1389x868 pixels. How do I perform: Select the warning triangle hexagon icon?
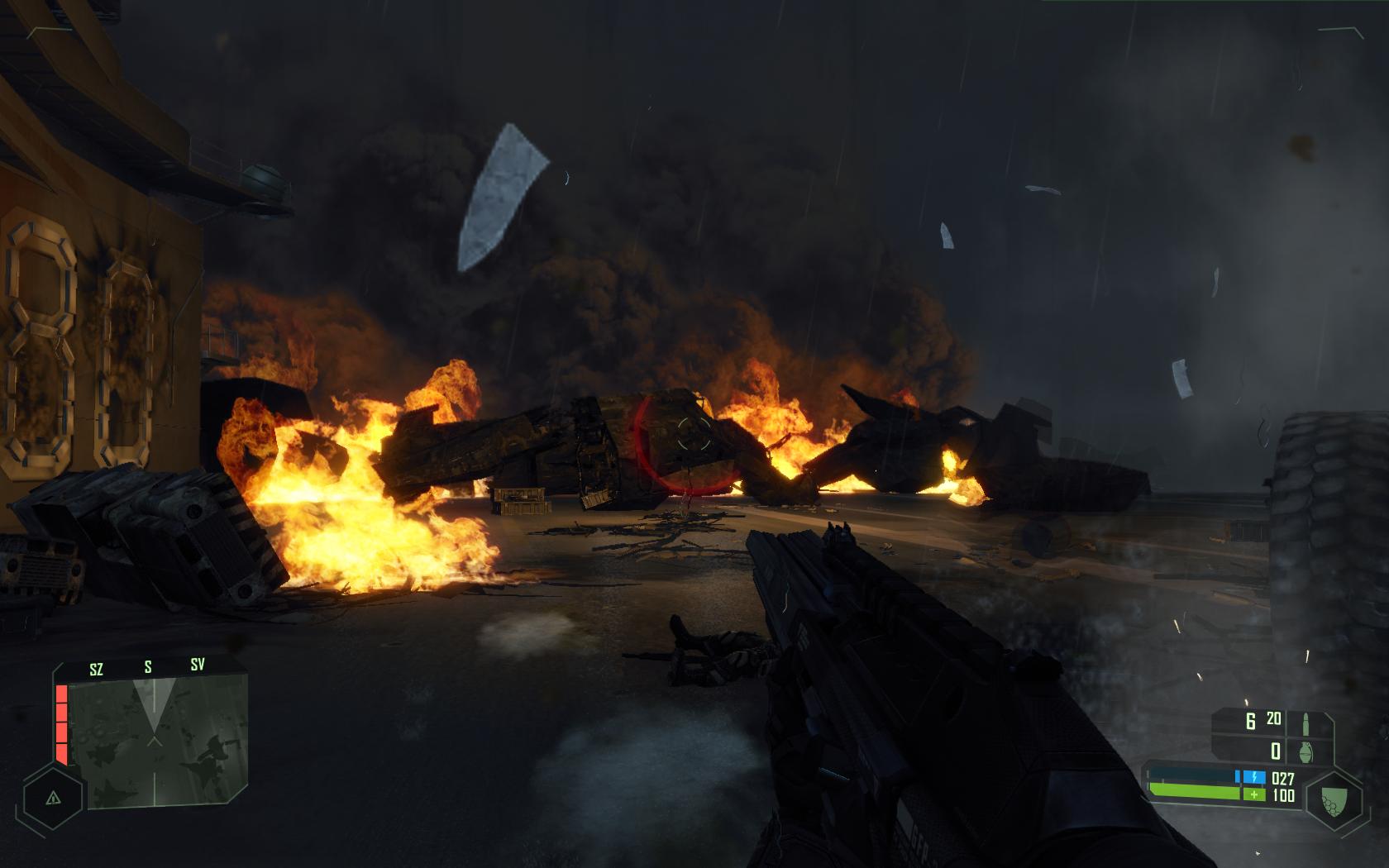[53, 798]
